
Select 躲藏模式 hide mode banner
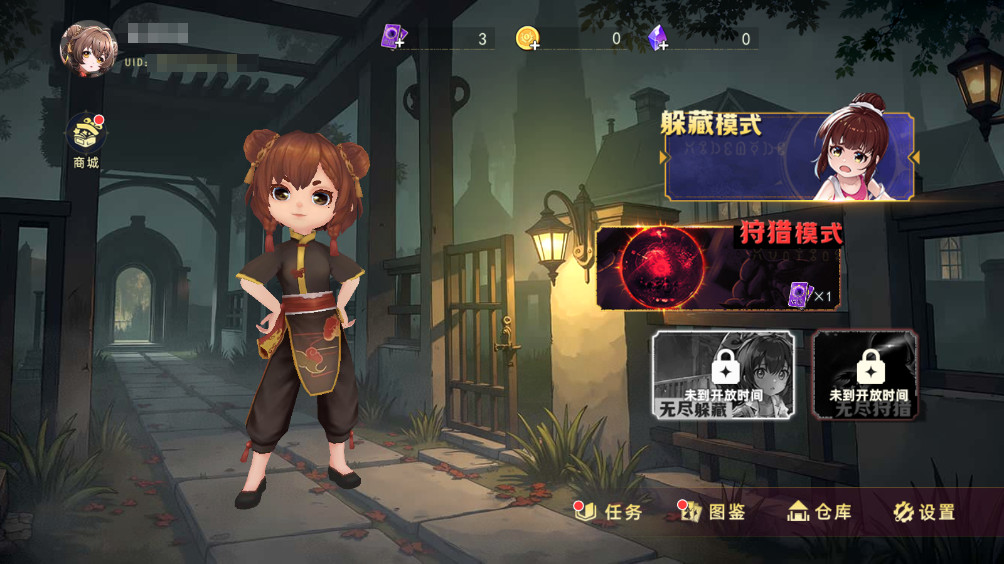tap(789, 157)
